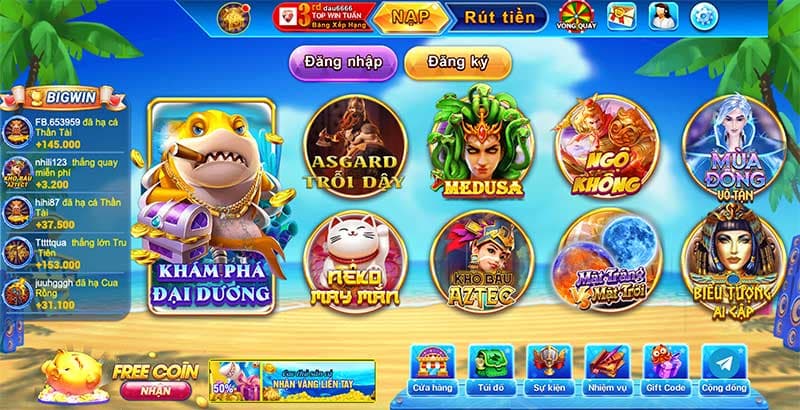Claim the Free Coin Nhận button
Viewport: 800px width, 410px height.
(x=155, y=390)
